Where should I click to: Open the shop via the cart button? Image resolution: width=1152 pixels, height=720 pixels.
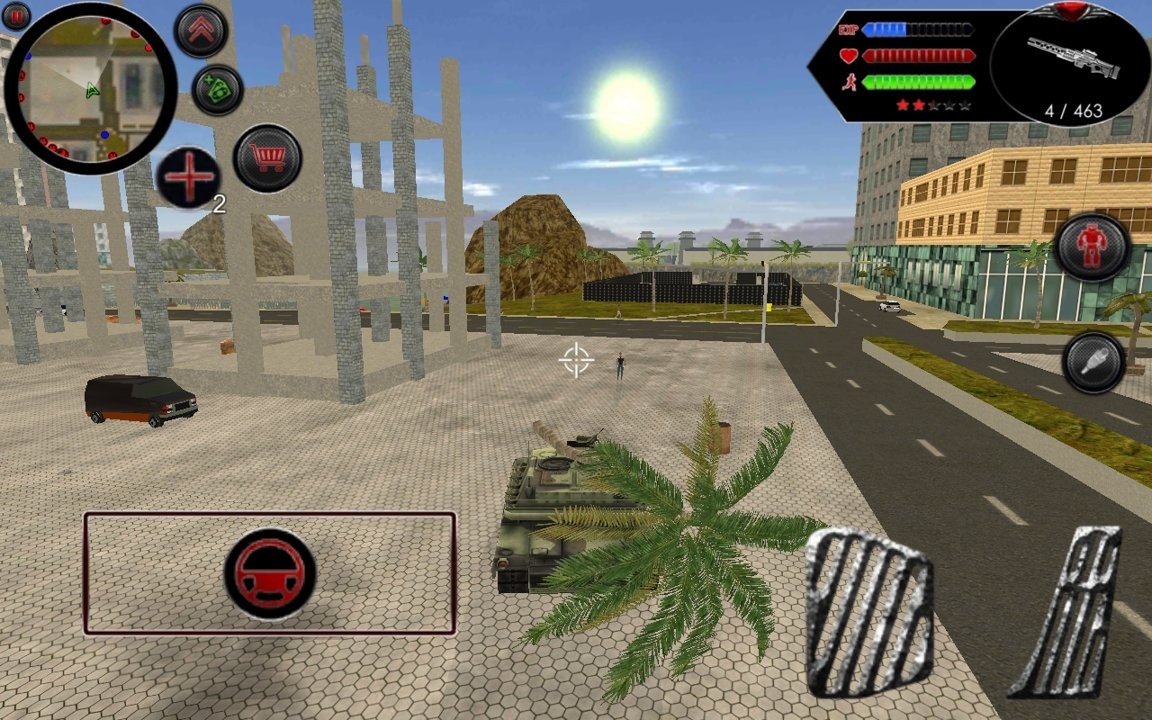pos(267,158)
